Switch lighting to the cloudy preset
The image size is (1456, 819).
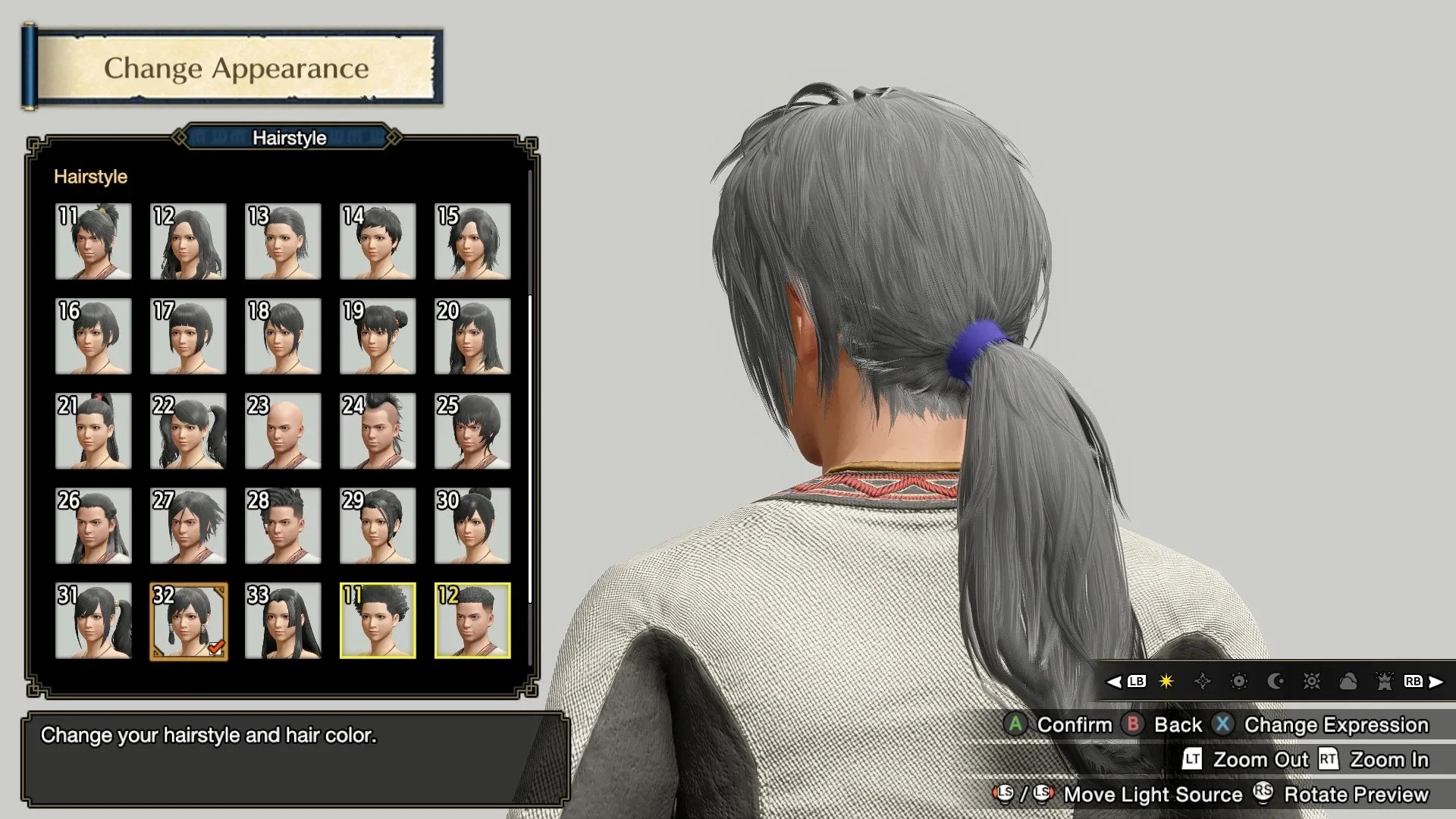[1348, 682]
